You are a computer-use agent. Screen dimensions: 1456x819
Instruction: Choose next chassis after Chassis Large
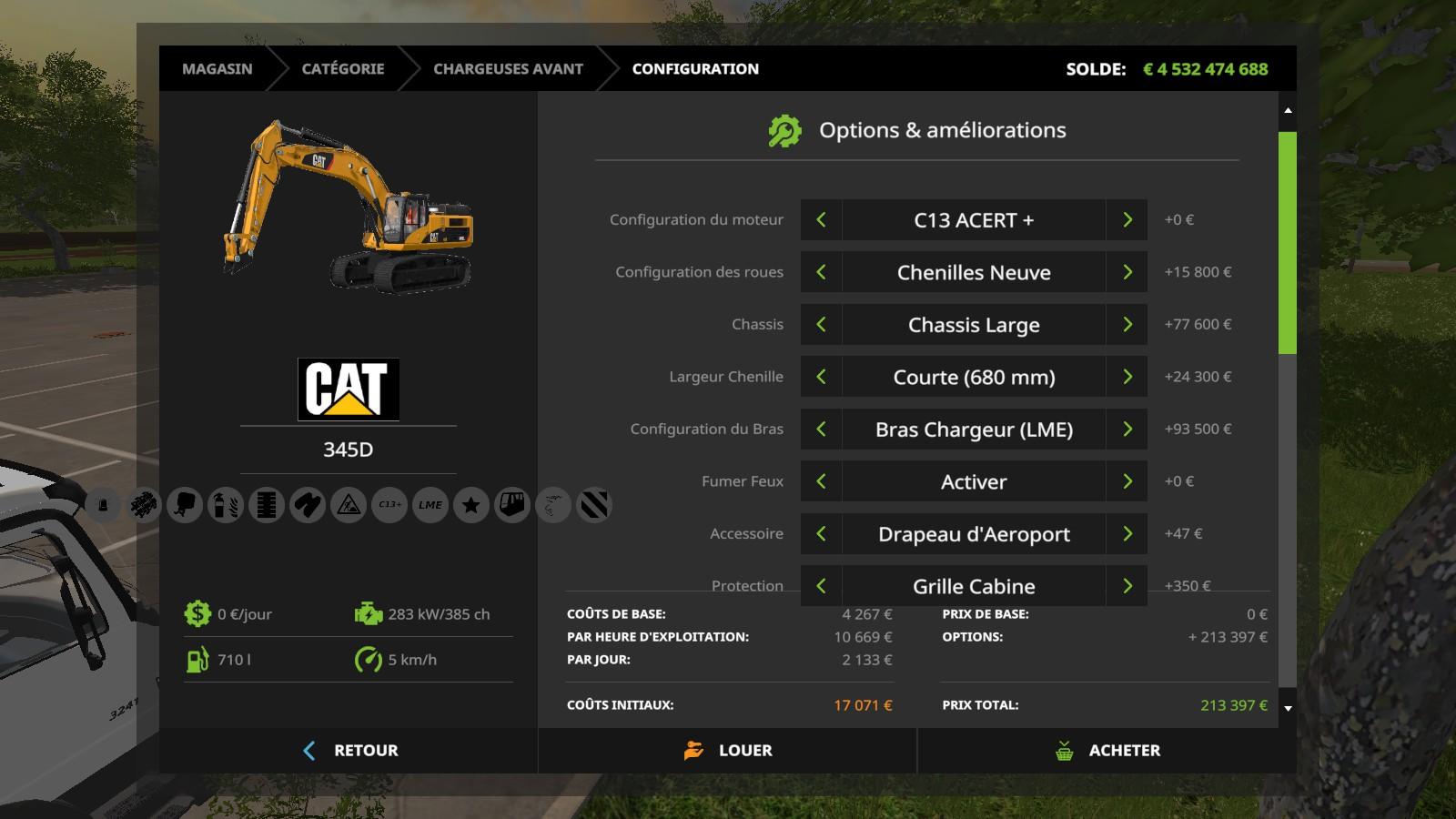tap(1127, 325)
